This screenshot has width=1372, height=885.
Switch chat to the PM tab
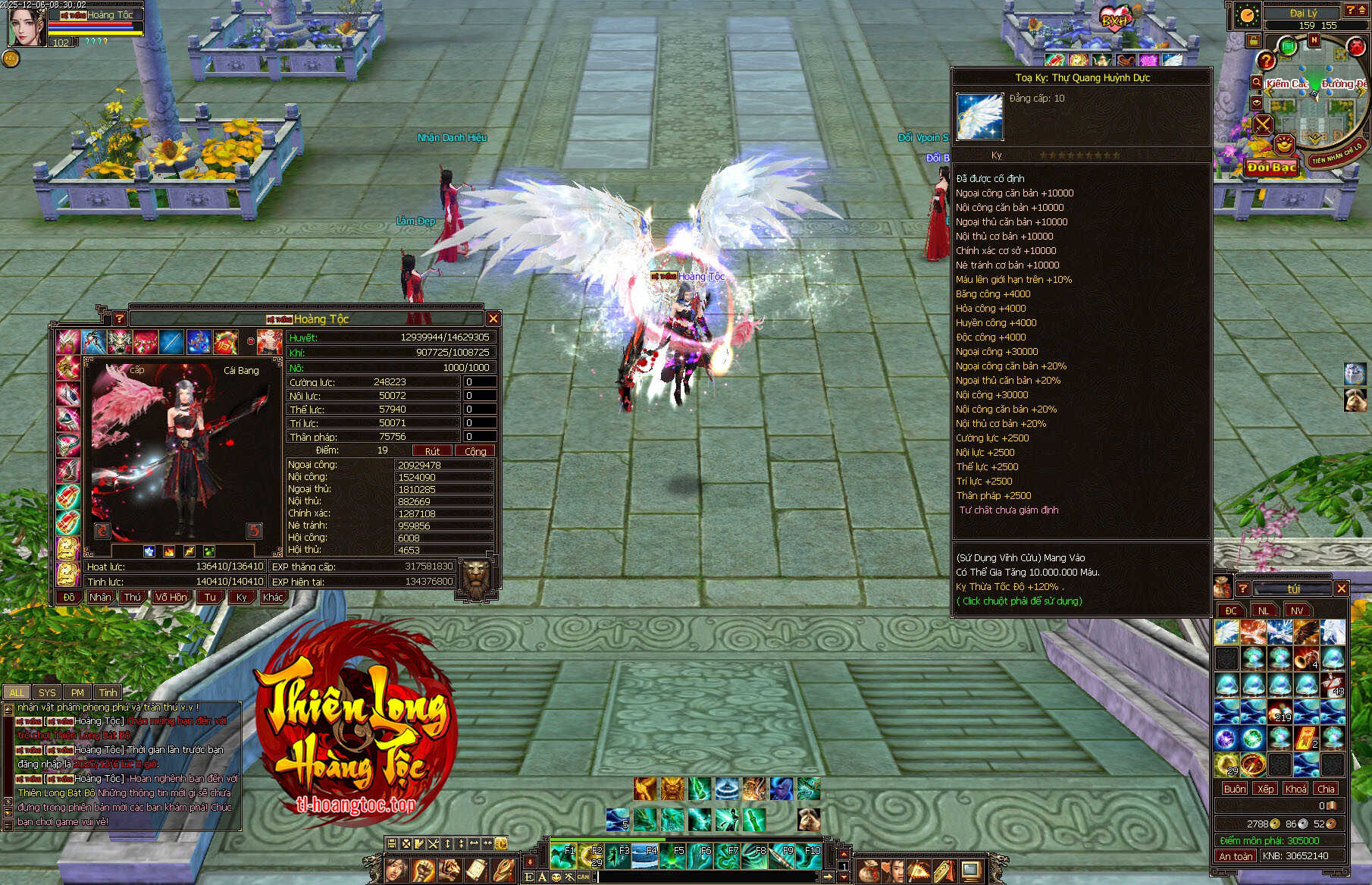pos(77,692)
